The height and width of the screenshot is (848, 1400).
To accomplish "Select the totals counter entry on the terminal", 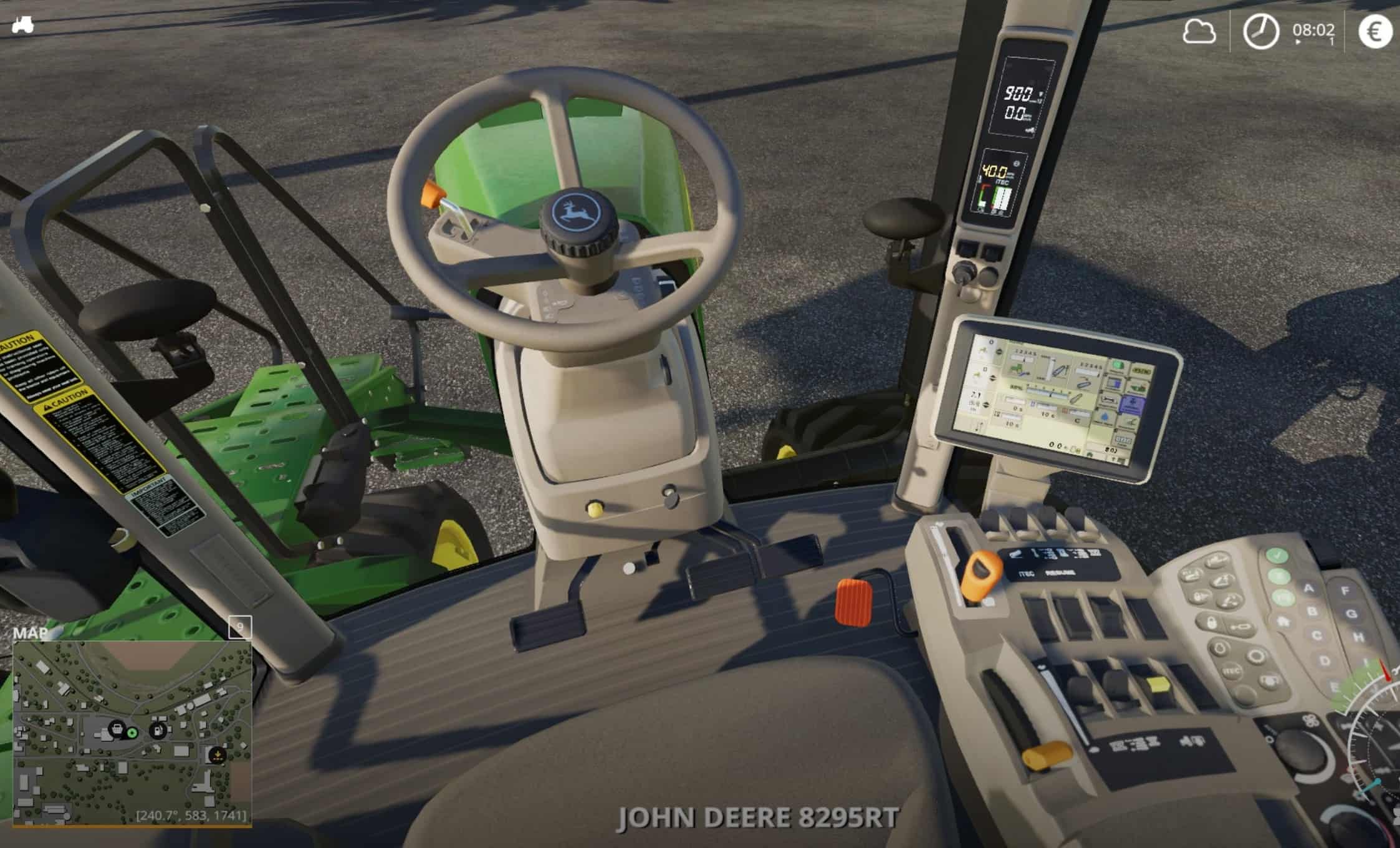I will click(x=1123, y=440).
